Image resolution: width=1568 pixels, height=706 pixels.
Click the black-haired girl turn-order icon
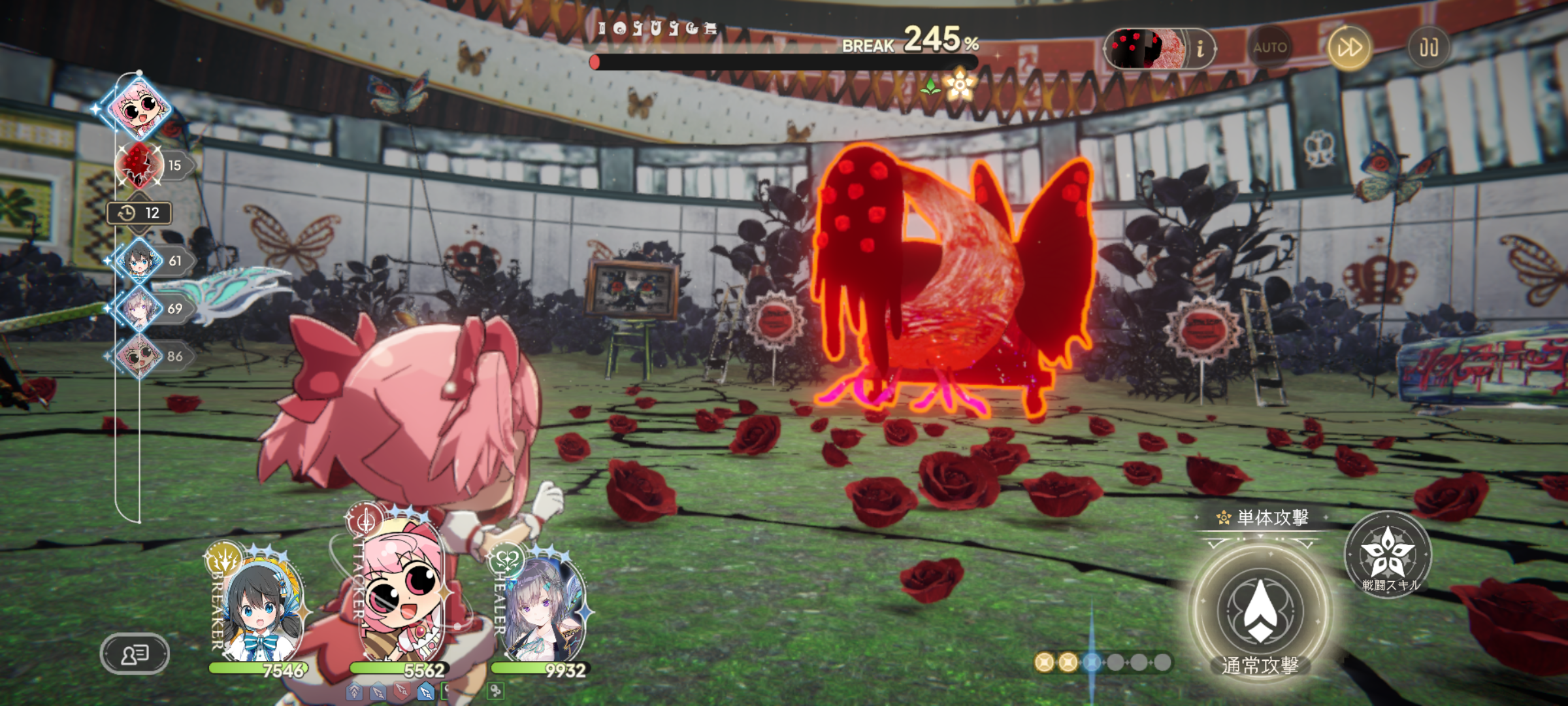pos(139,261)
